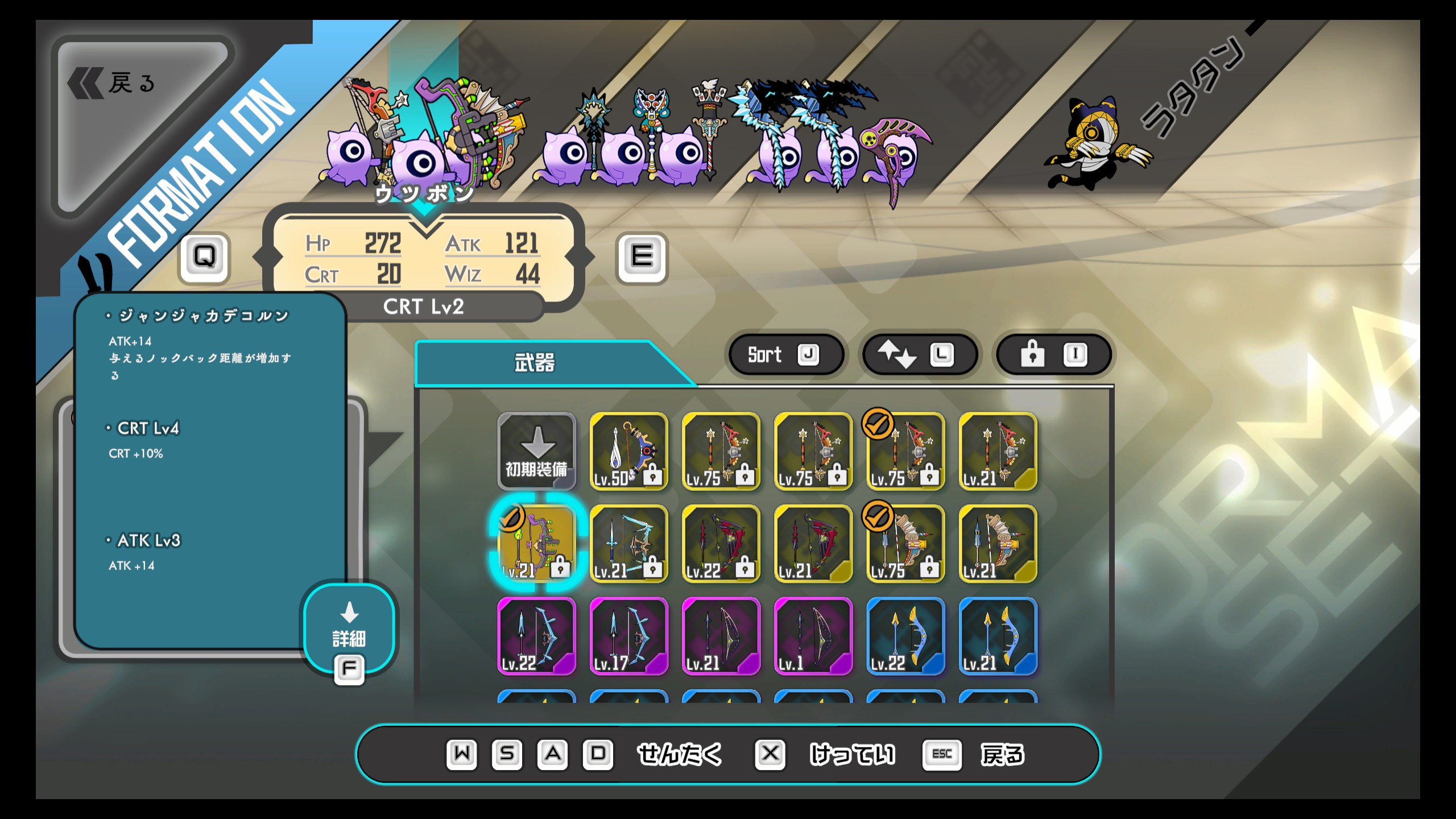Switch to the next unit
This screenshot has height=819, width=1456.
pos(642,256)
